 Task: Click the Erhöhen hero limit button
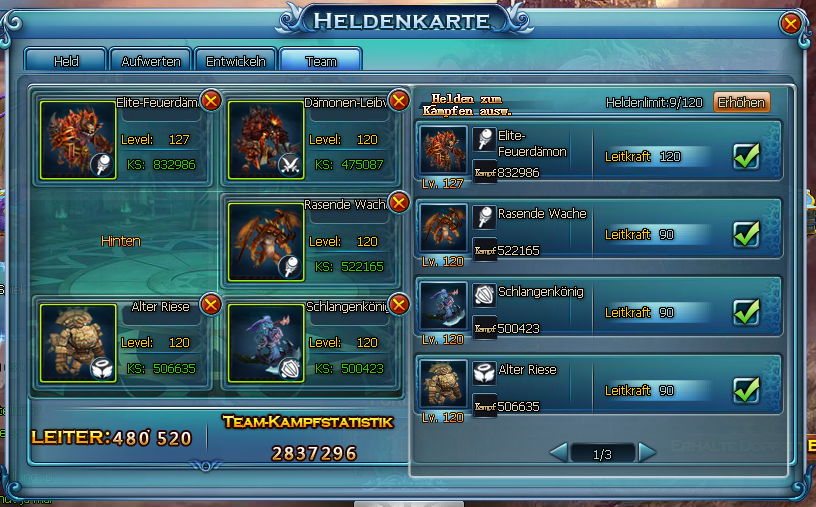[741, 102]
